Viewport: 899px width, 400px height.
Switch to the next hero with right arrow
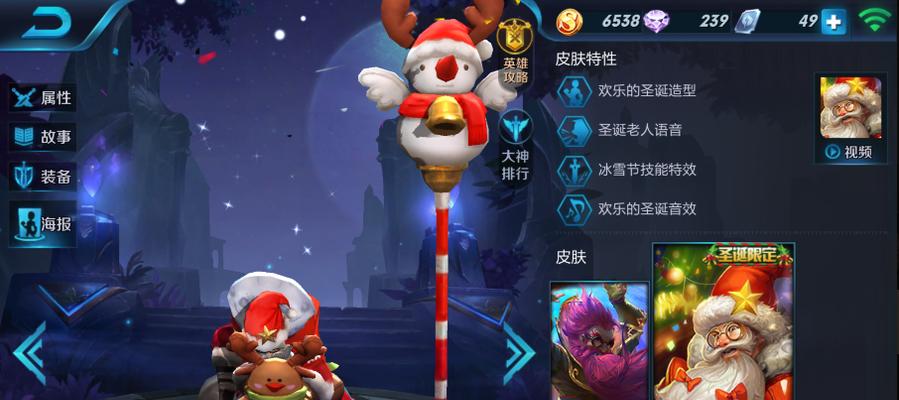519,353
